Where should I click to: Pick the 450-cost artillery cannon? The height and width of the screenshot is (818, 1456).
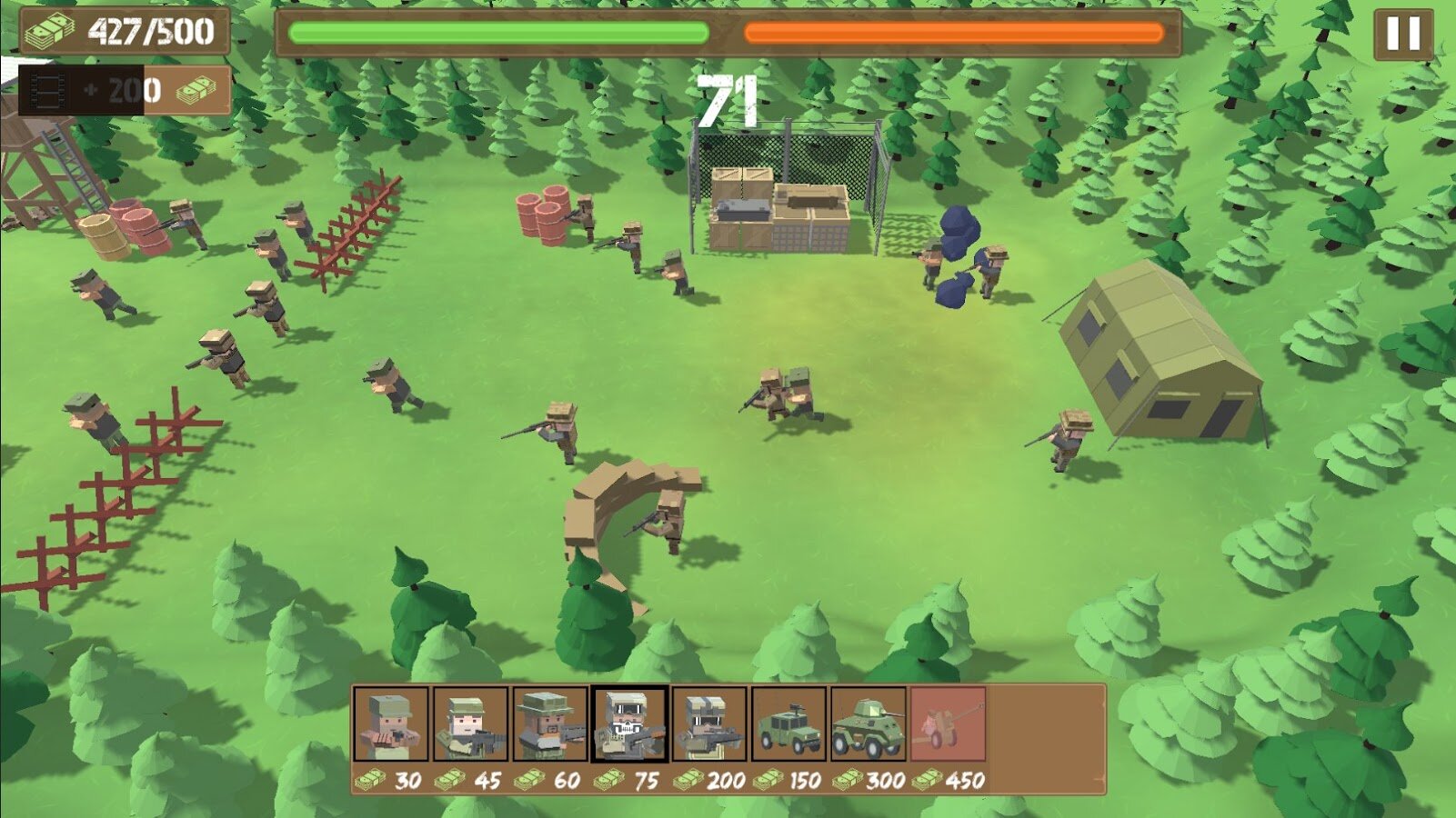click(948, 724)
